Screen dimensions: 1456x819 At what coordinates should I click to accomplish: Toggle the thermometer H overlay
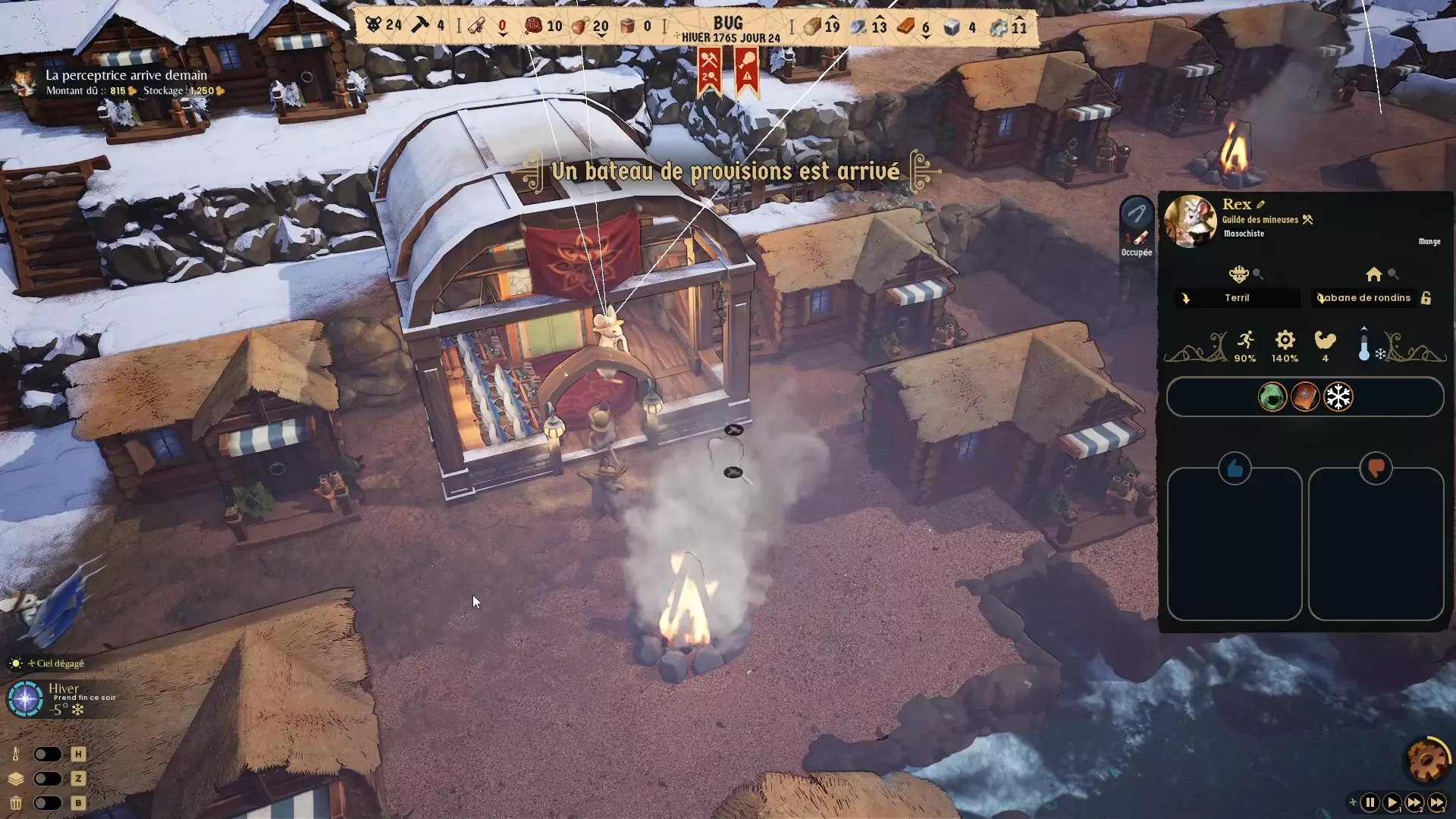(x=47, y=754)
